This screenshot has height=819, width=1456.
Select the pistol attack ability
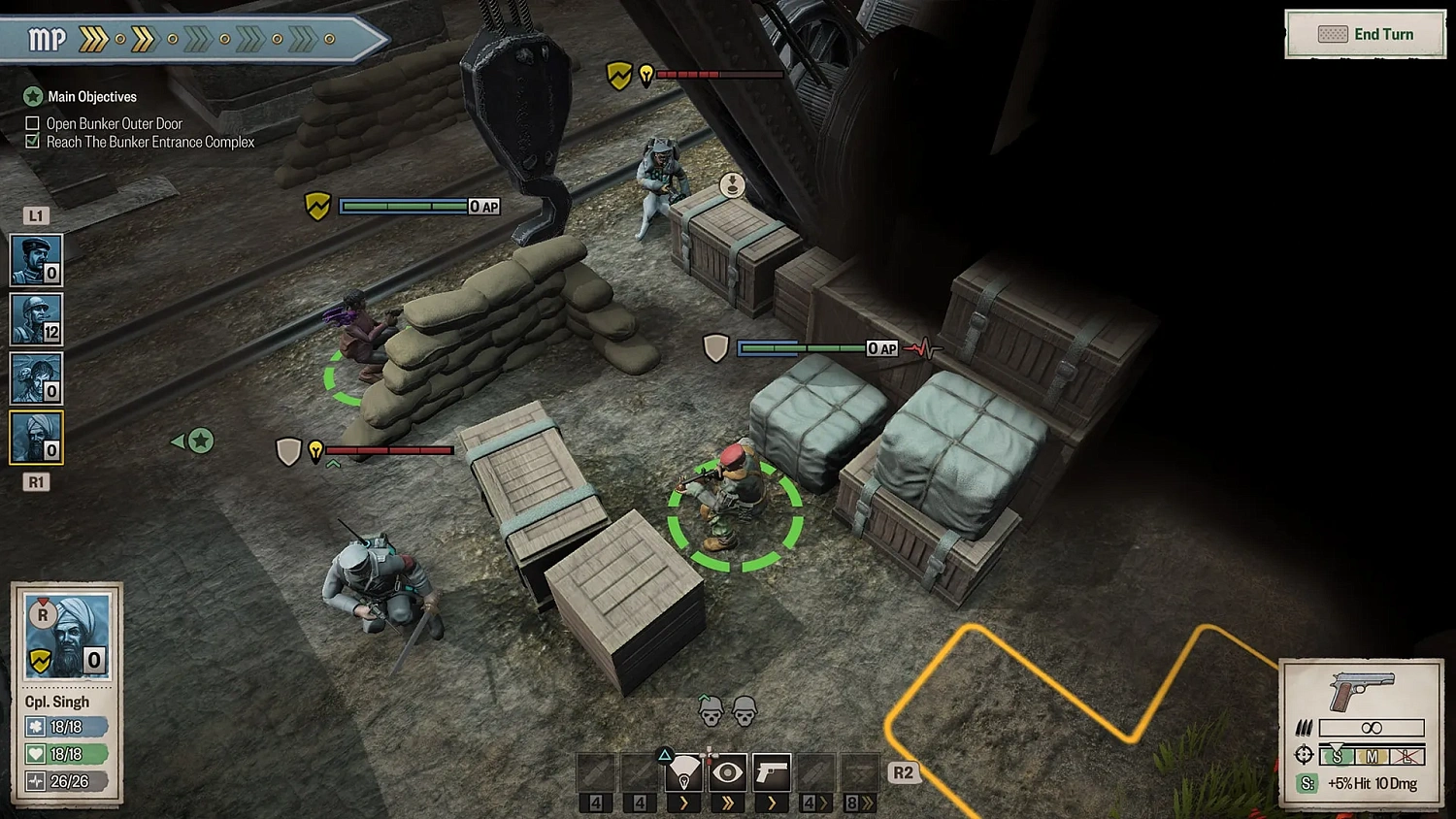(772, 771)
